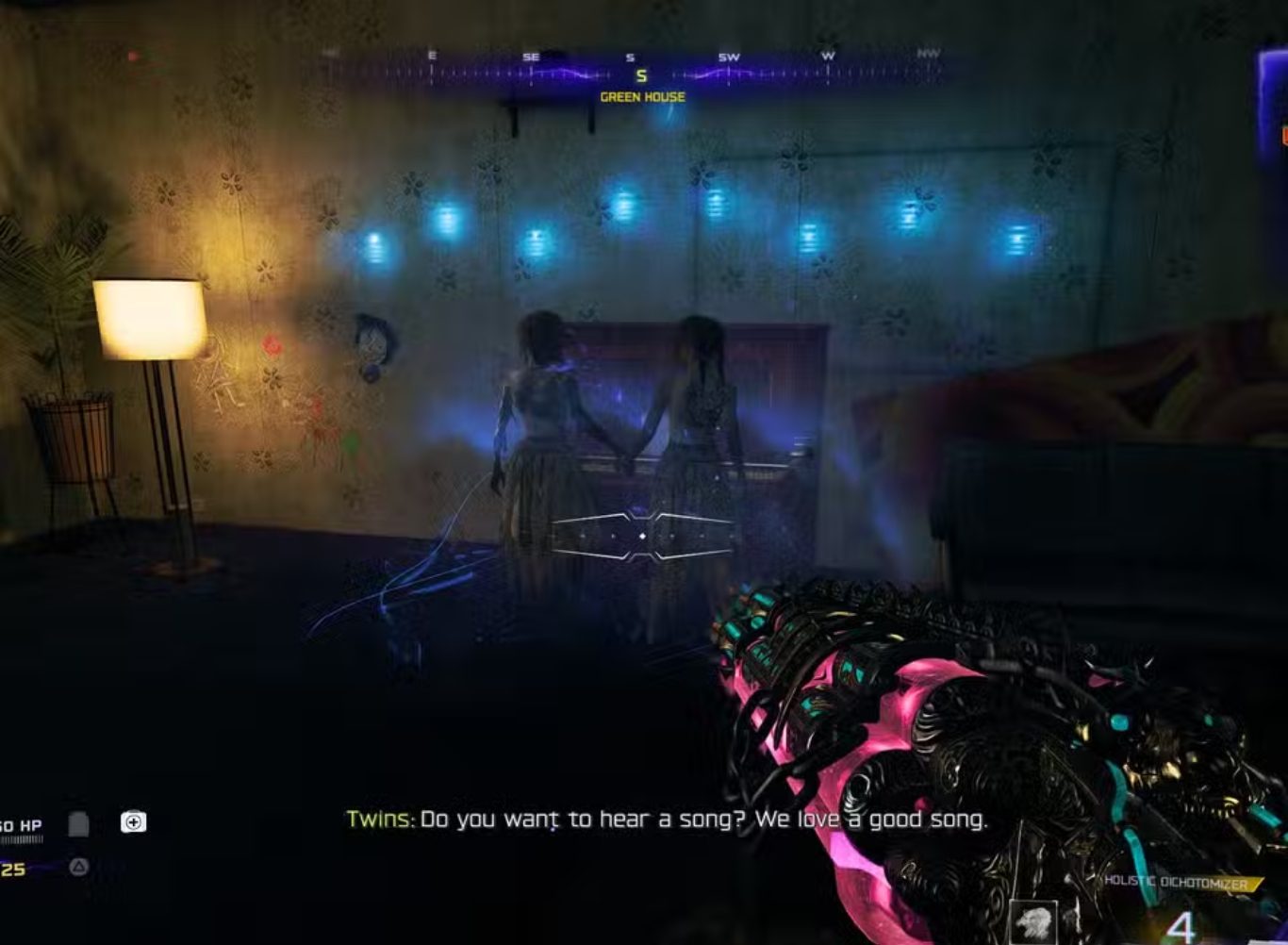Select the E heading tab on the compass strip

pyautogui.click(x=432, y=56)
